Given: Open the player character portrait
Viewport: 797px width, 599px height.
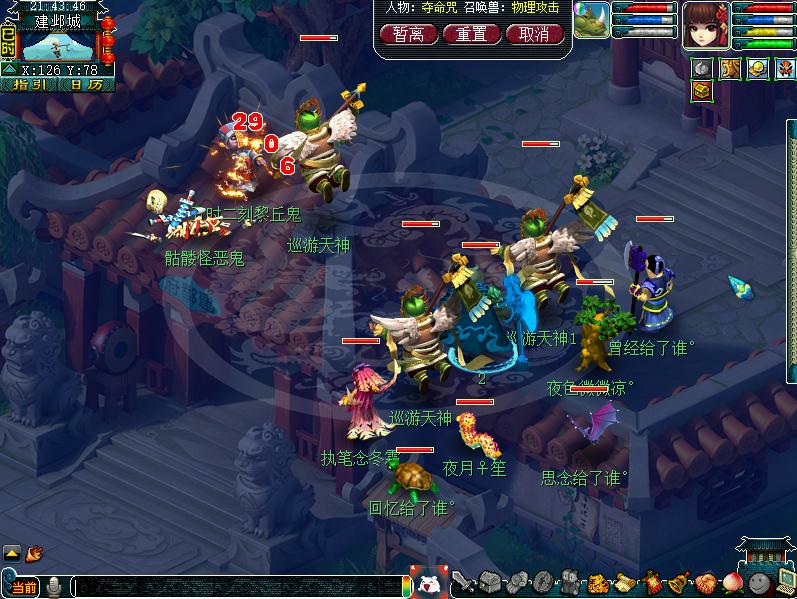Looking at the screenshot, I should tap(707, 25).
